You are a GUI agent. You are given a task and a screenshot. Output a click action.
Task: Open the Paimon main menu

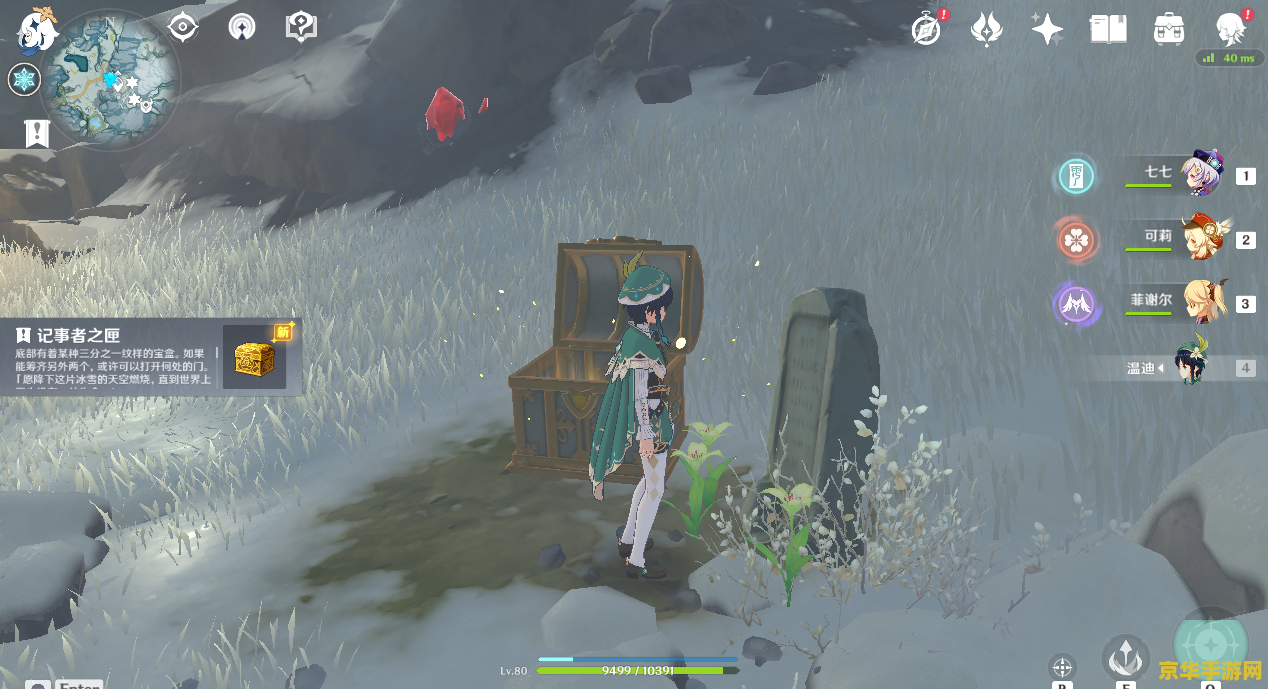[x=38, y=29]
